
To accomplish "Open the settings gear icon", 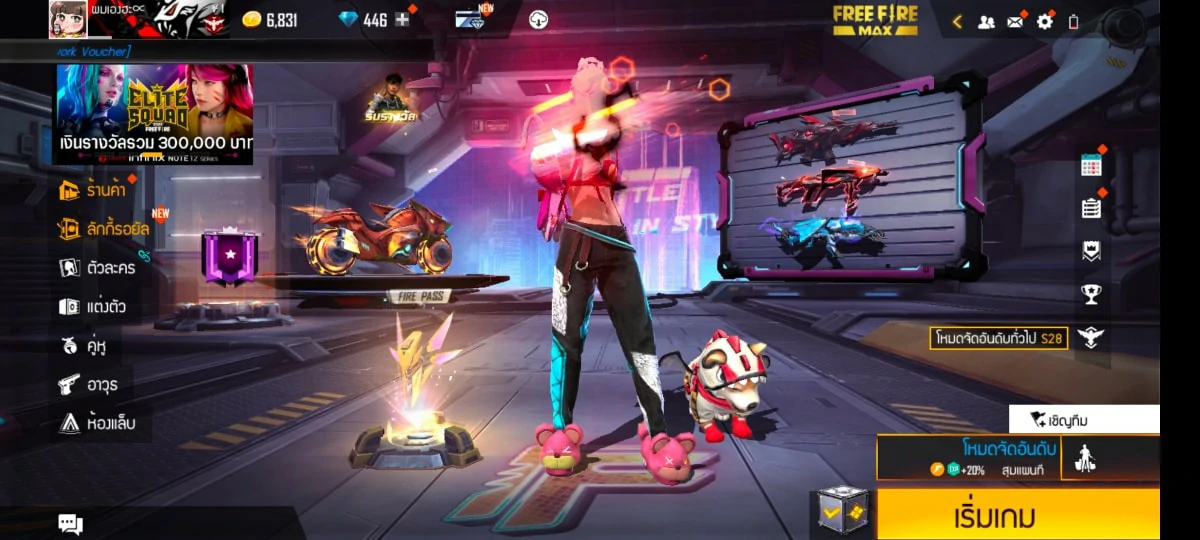I will click(1044, 21).
